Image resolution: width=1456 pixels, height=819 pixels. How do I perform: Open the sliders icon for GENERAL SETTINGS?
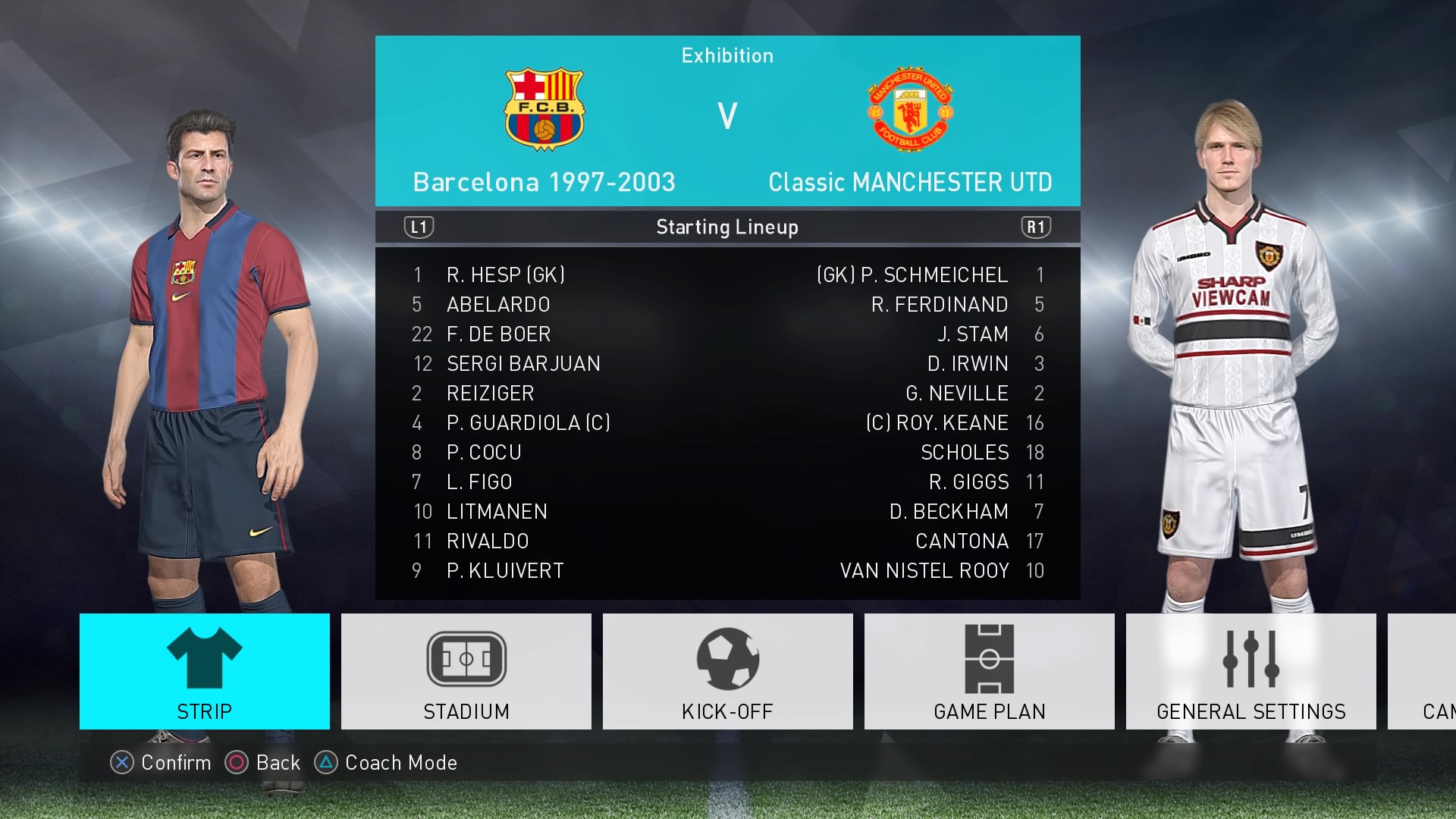pos(1250,658)
